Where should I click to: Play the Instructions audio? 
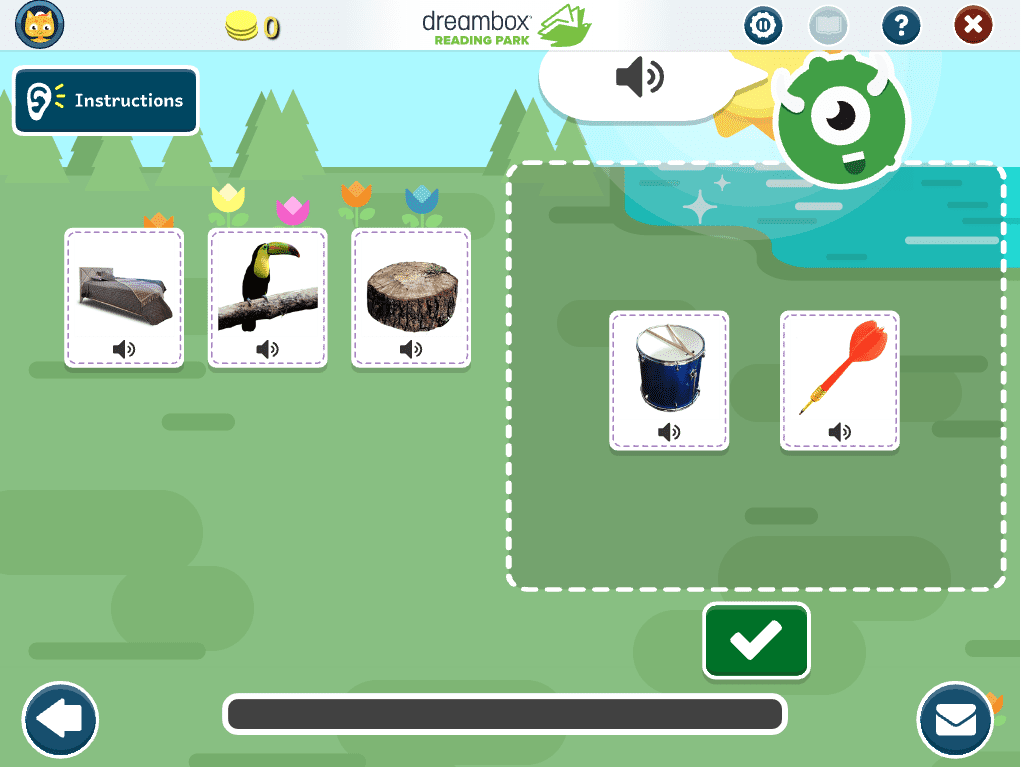pyautogui.click(x=106, y=100)
